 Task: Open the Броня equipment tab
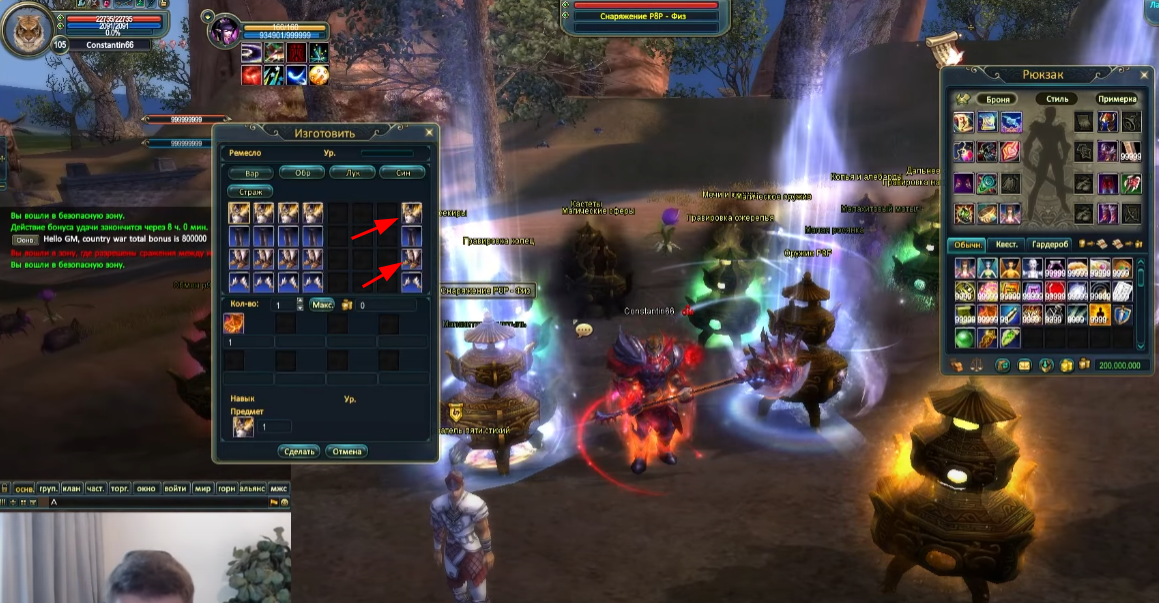click(x=998, y=99)
